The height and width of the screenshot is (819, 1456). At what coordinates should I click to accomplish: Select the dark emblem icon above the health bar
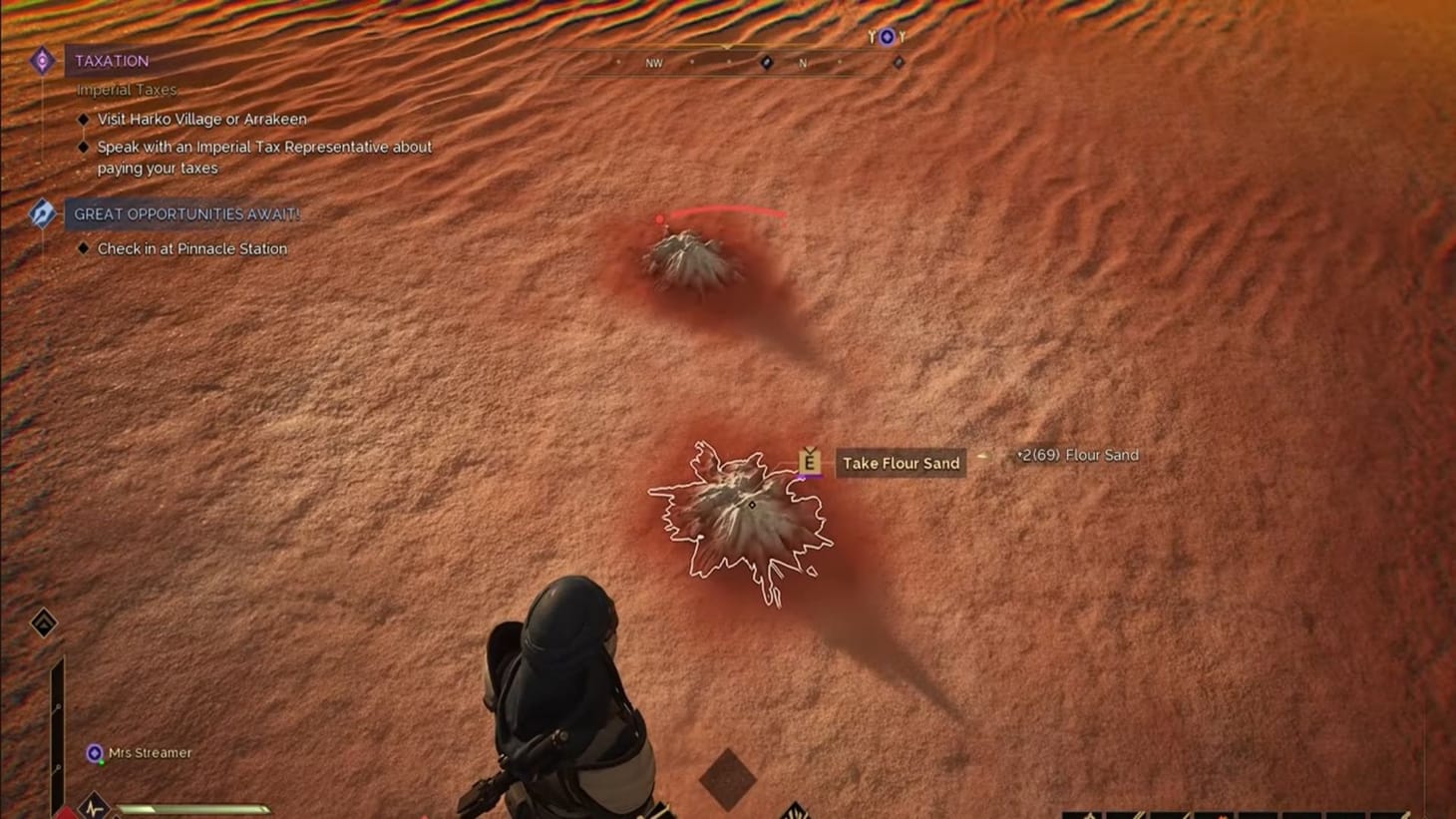(x=42, y=621)
